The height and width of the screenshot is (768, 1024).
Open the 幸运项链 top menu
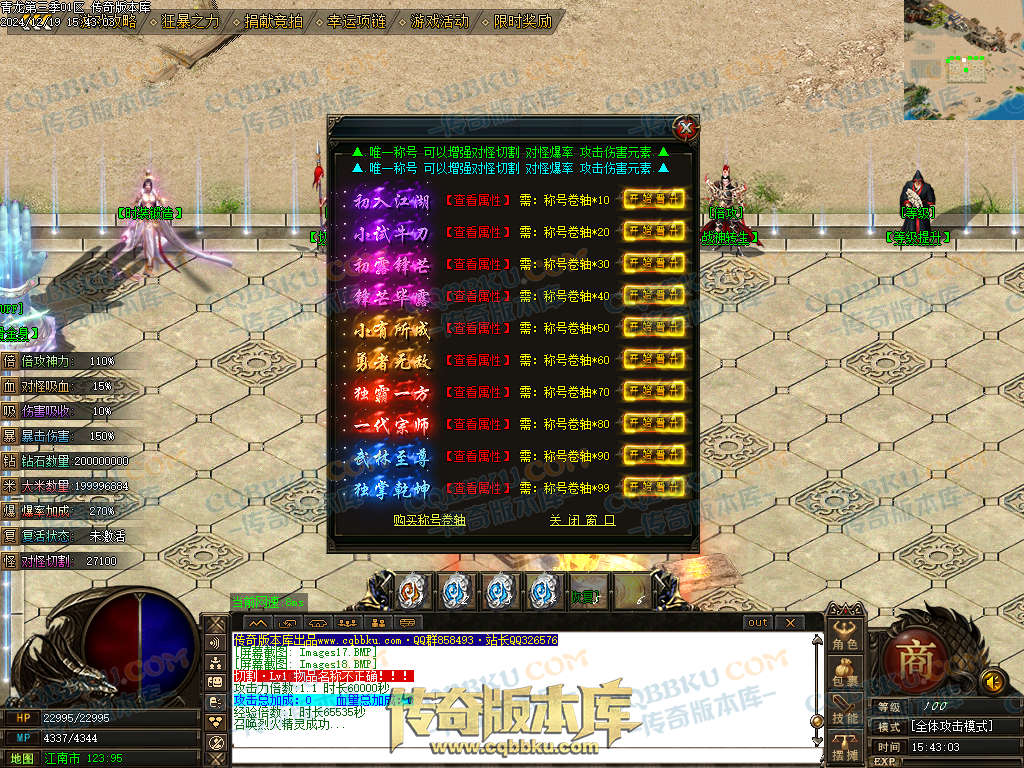coord(356,21)
